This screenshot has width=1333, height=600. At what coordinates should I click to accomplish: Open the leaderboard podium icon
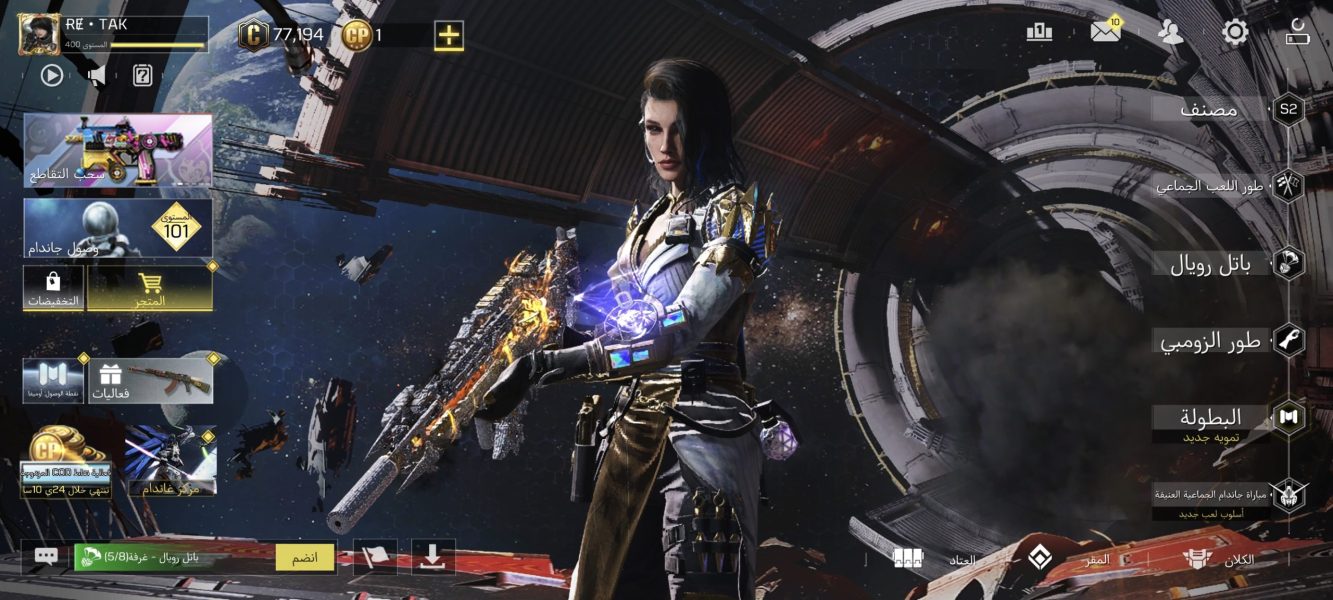pos(1039,32)
